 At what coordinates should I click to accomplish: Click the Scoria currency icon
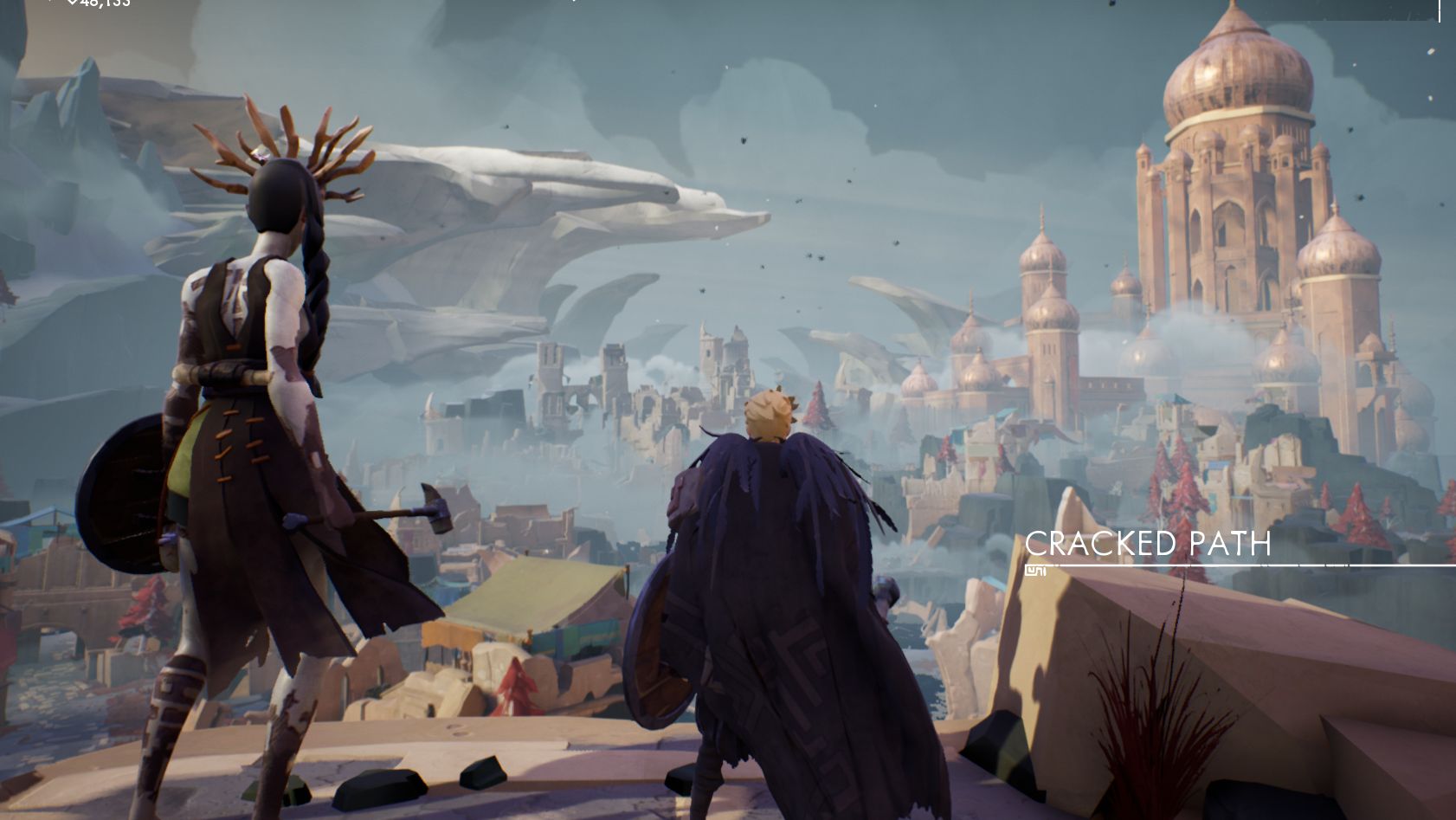(71, 4)
